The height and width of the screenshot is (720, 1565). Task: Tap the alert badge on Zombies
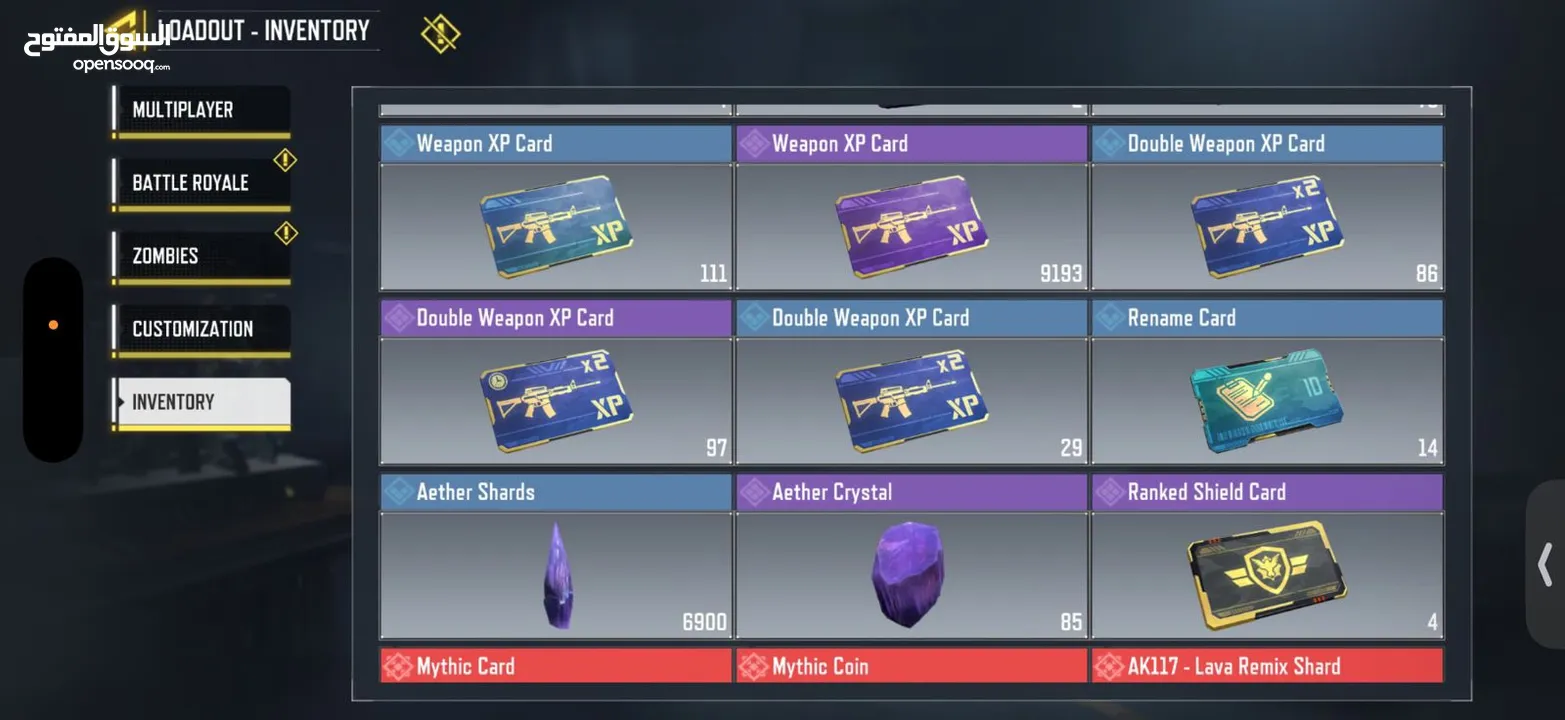point(285,232)
